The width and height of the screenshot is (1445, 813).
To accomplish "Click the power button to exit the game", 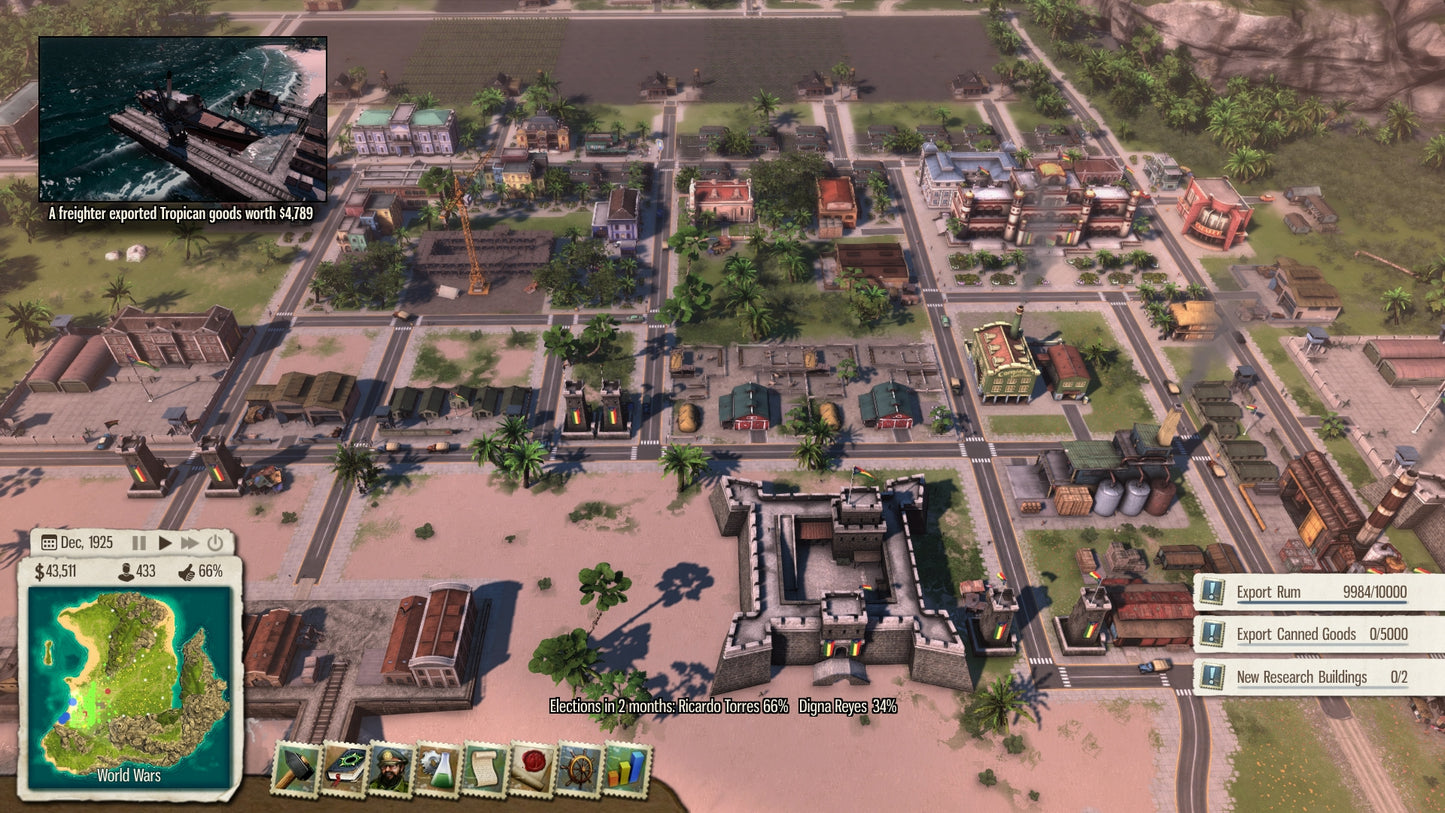I will 214,541.
